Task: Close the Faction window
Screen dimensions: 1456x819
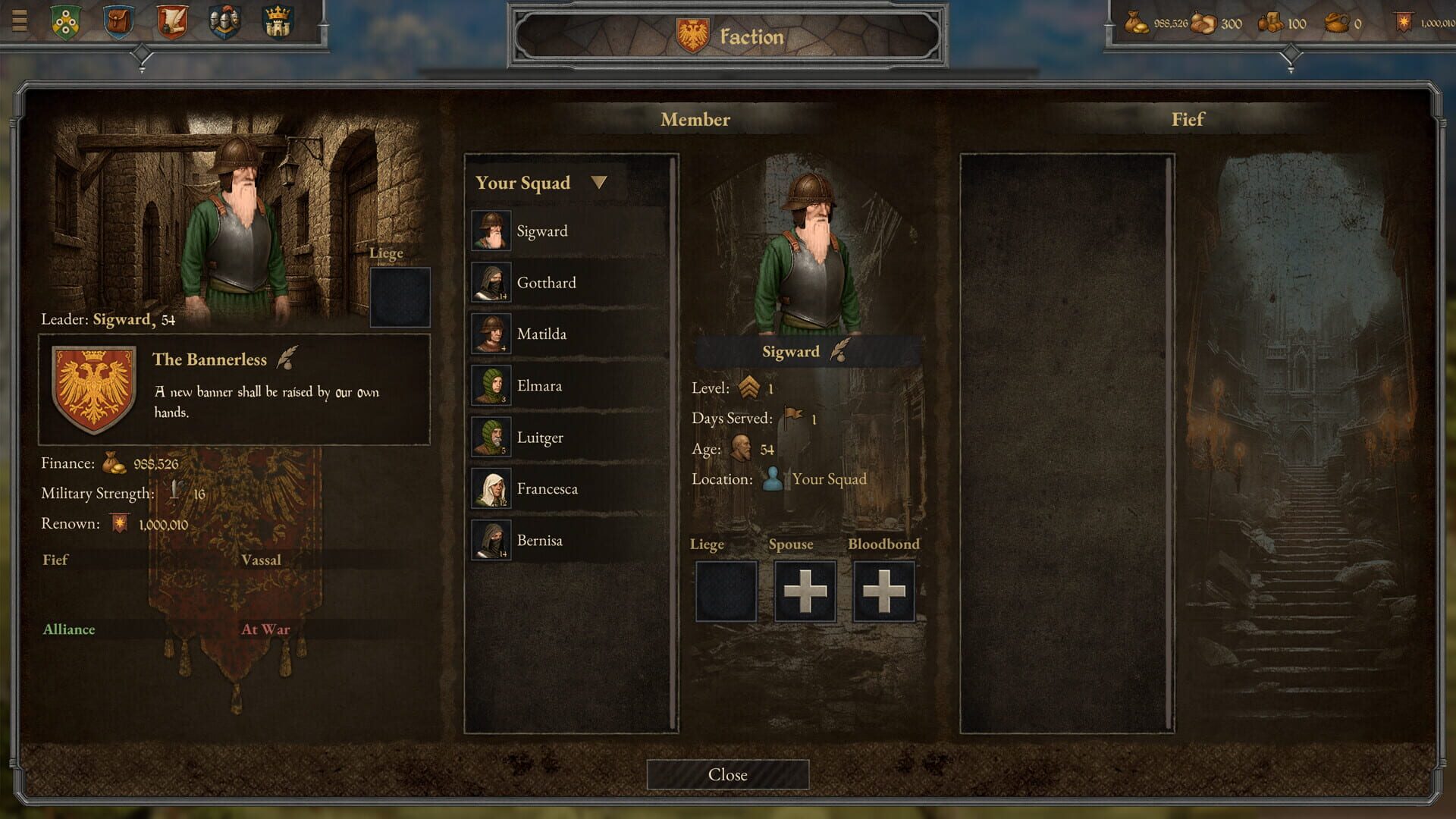Action: (x=727, y=774)
